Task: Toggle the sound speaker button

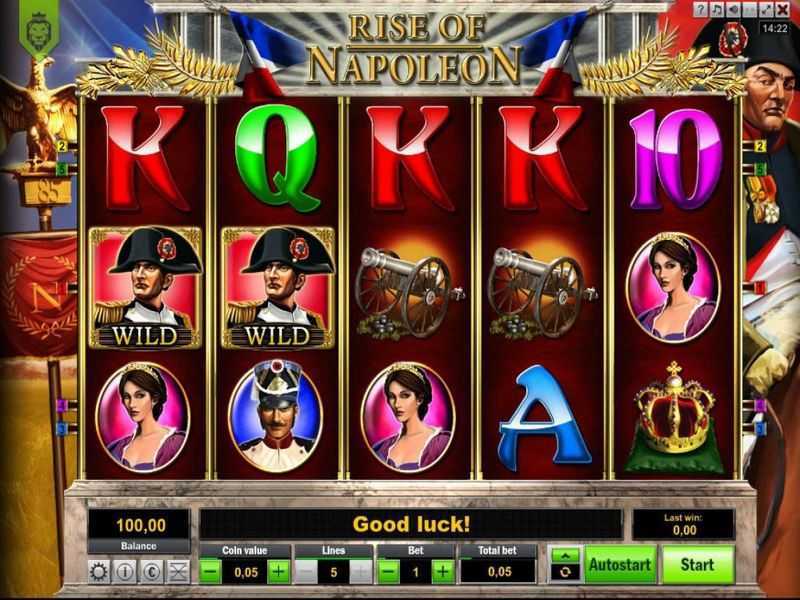Action: pyautogui.click(x=734, y=10)
